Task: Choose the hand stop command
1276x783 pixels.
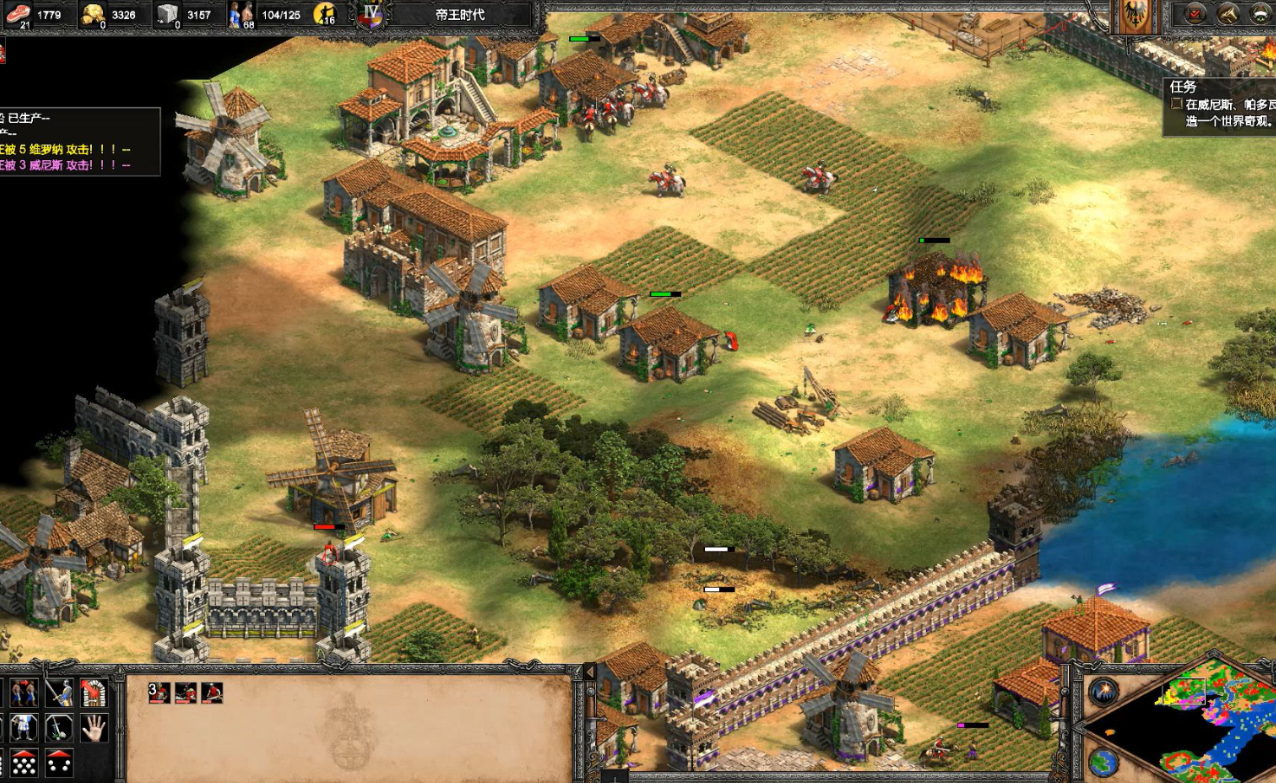Action: click(93, 727)
